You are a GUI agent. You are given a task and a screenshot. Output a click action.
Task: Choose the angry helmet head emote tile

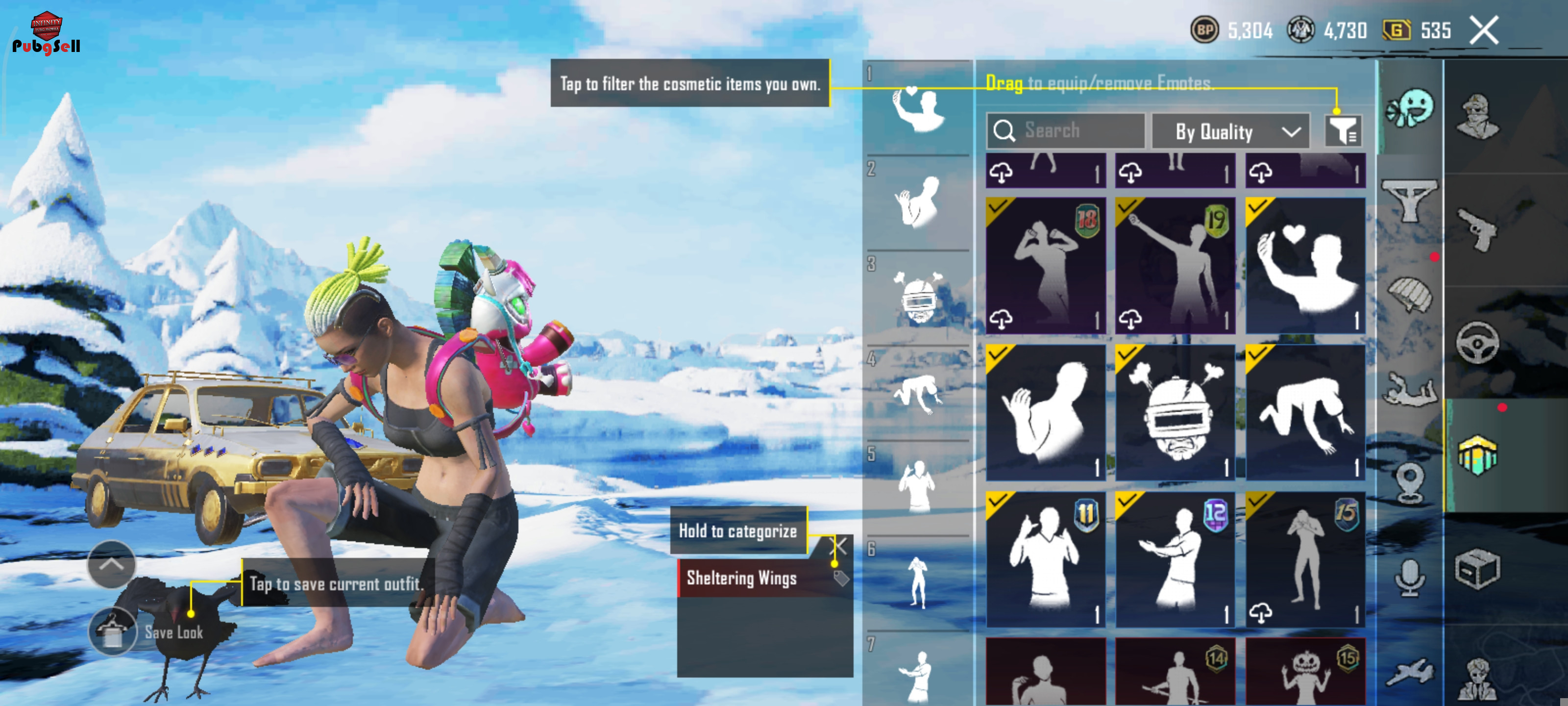1175,413
